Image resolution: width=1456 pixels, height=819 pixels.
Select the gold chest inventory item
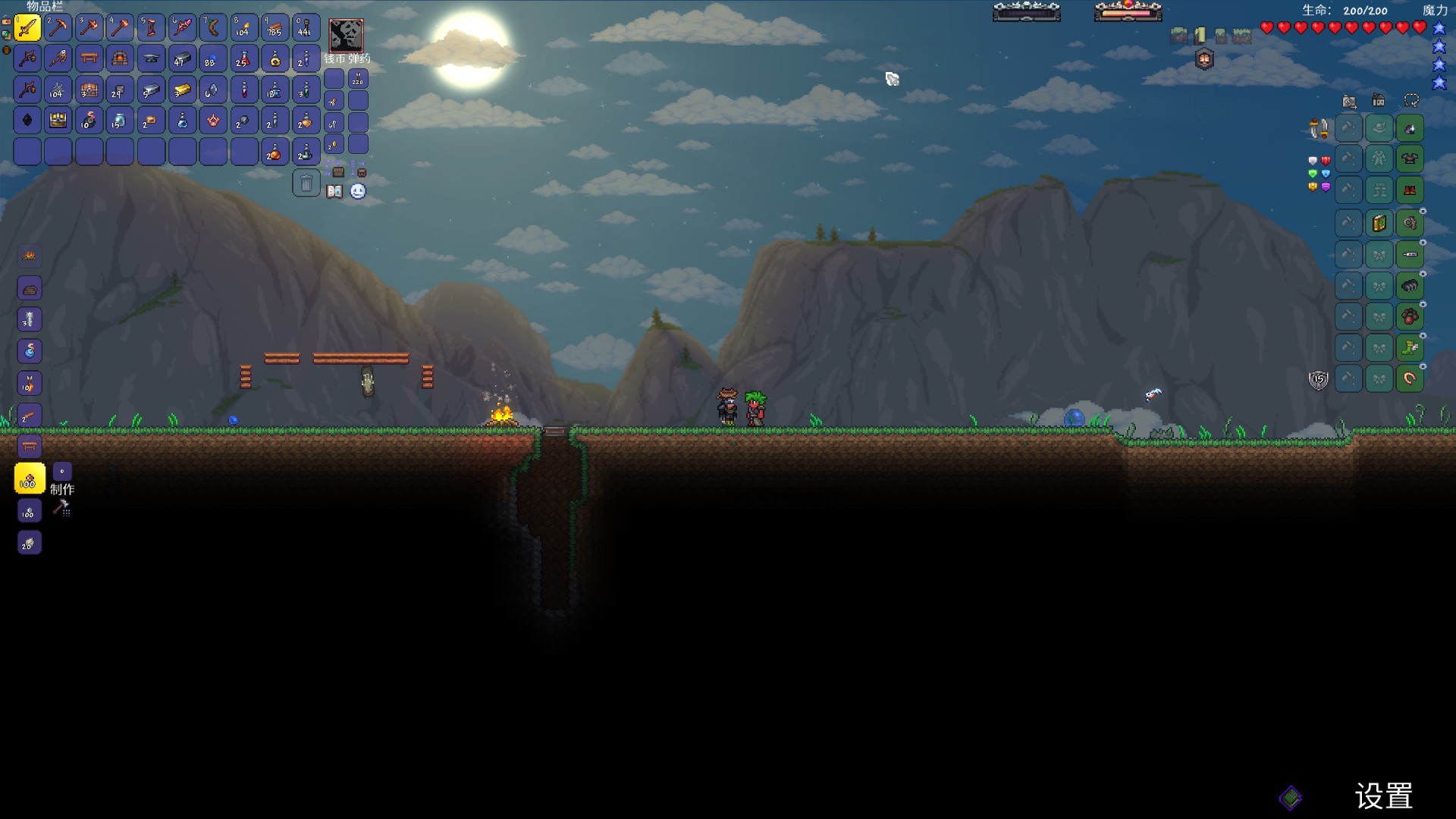coord(58,120)
